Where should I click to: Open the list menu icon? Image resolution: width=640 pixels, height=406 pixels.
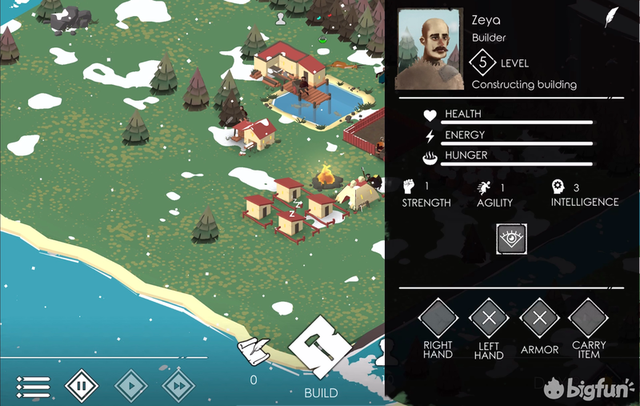(33, 385)
